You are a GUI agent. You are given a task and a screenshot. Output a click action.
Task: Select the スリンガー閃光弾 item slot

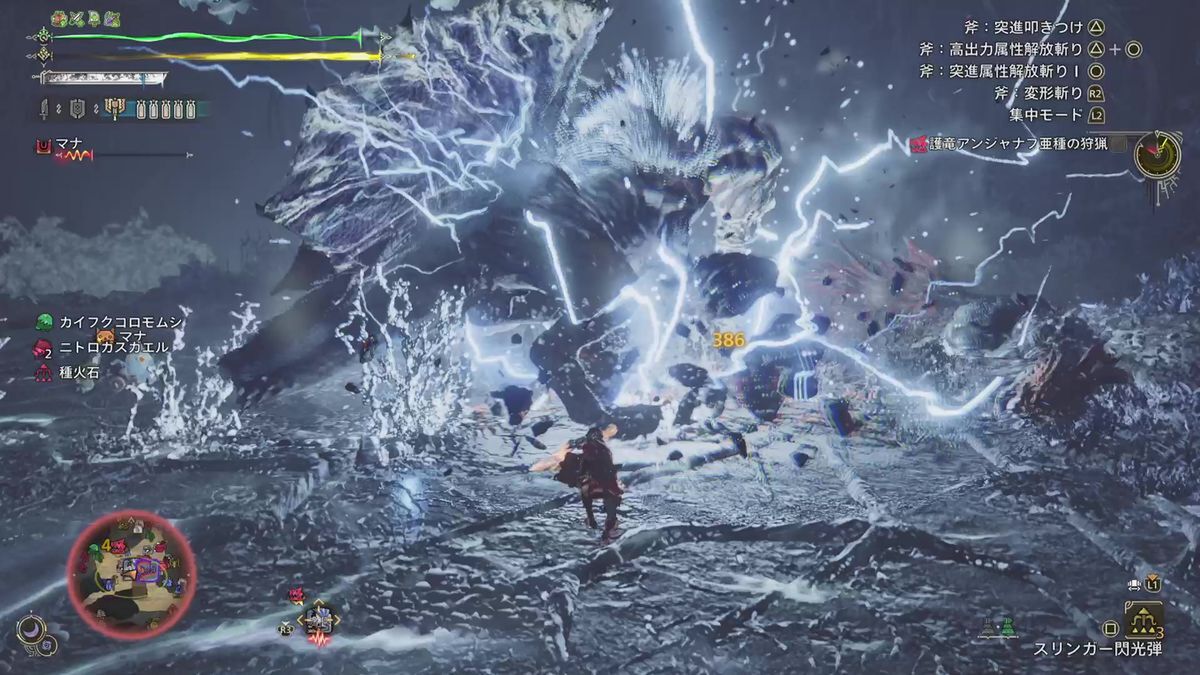pos(1144,620)
